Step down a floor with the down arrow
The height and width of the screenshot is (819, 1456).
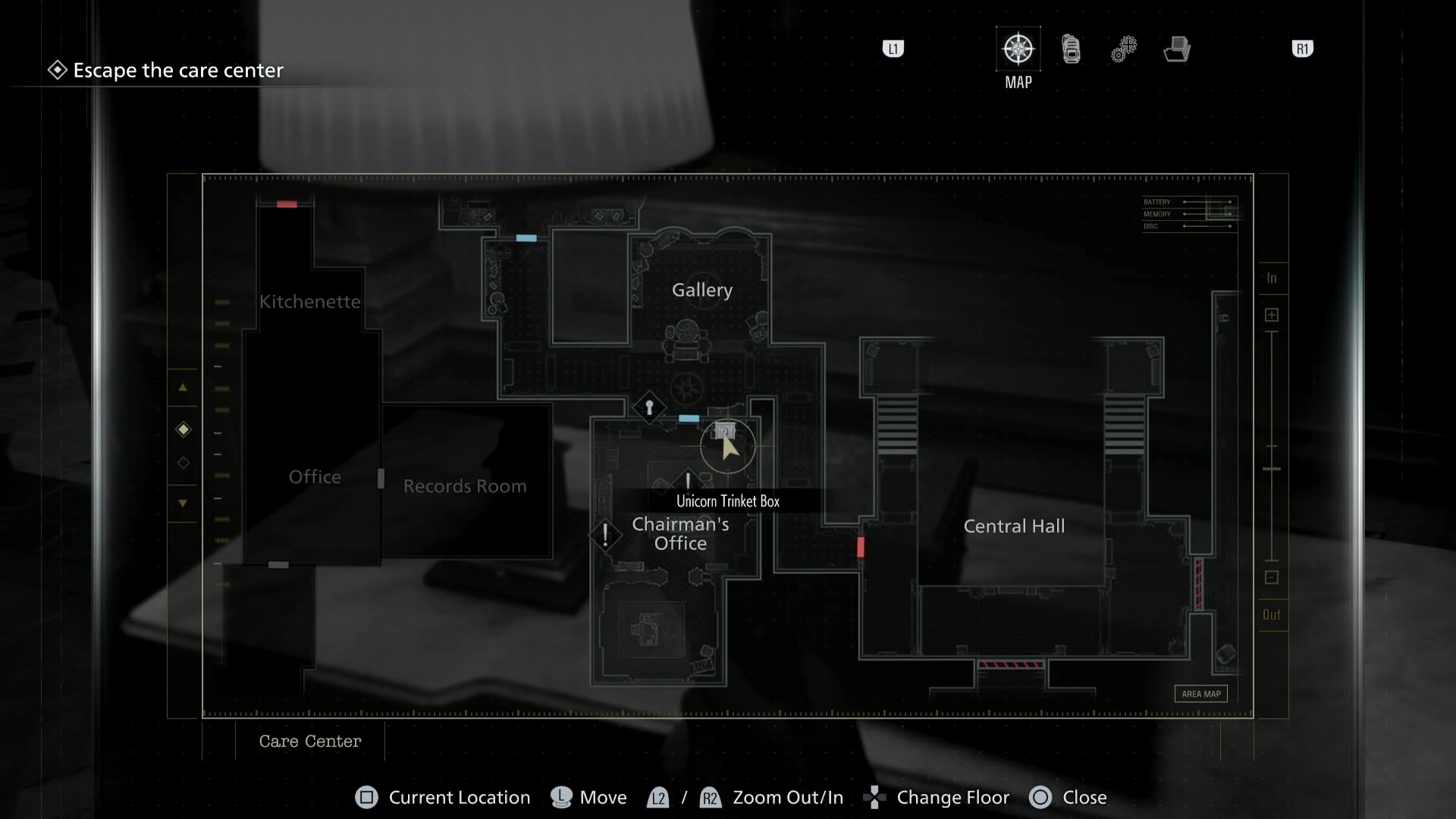(x=183, y=504)
